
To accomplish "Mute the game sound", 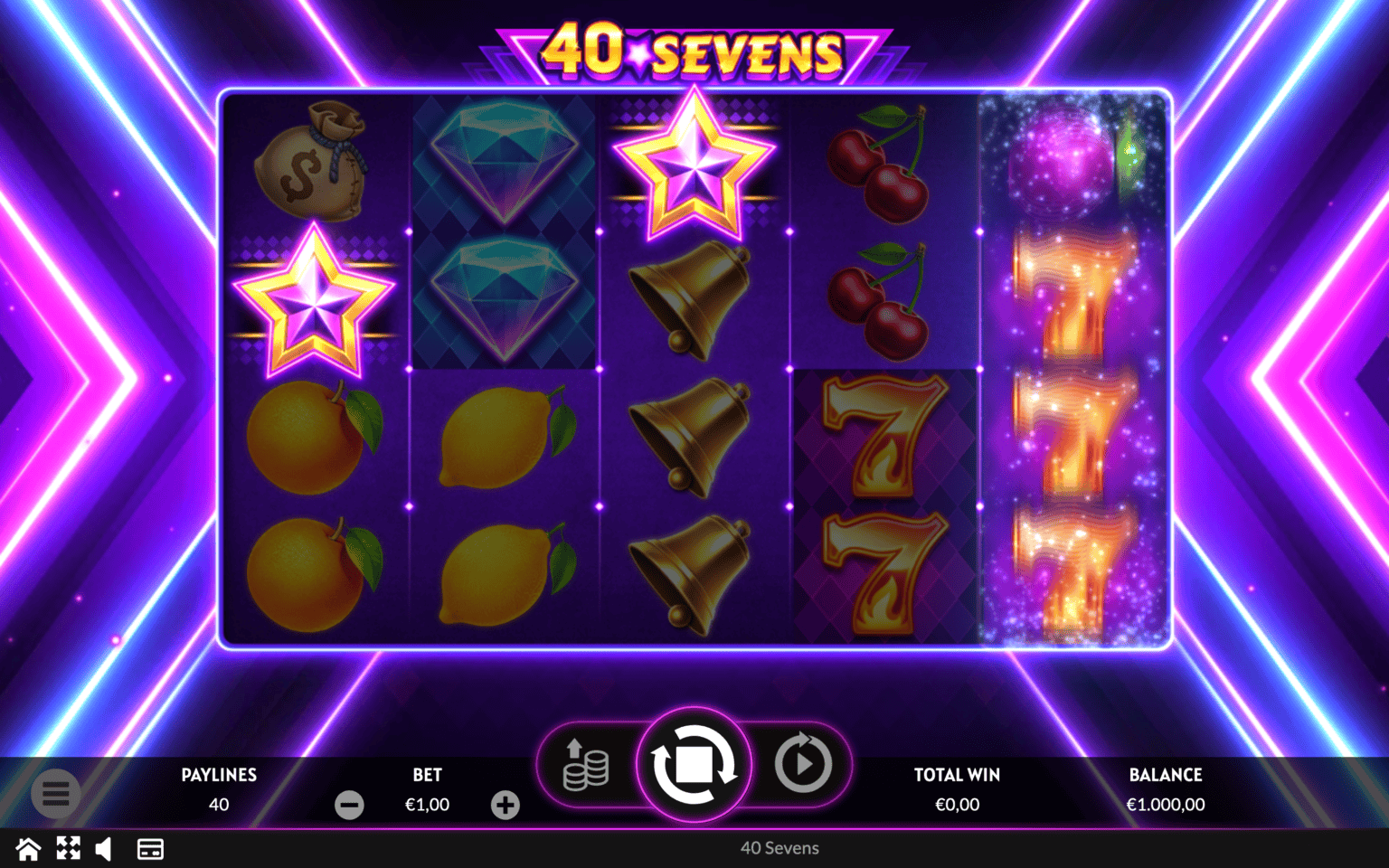I will (x=104, y=849).
